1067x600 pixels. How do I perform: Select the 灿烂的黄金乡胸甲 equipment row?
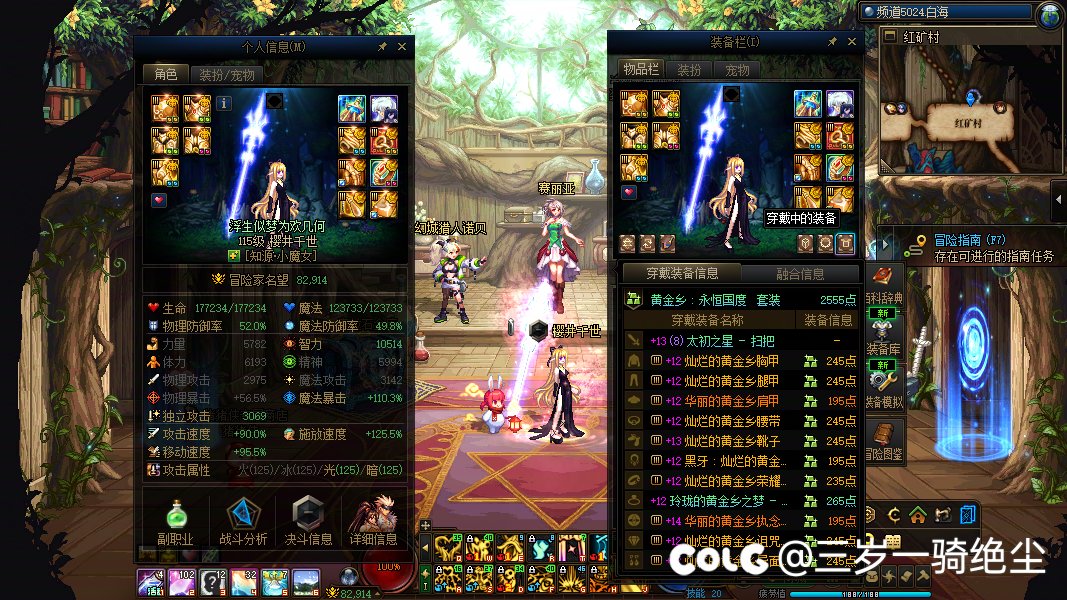click(x=720, y=361)
